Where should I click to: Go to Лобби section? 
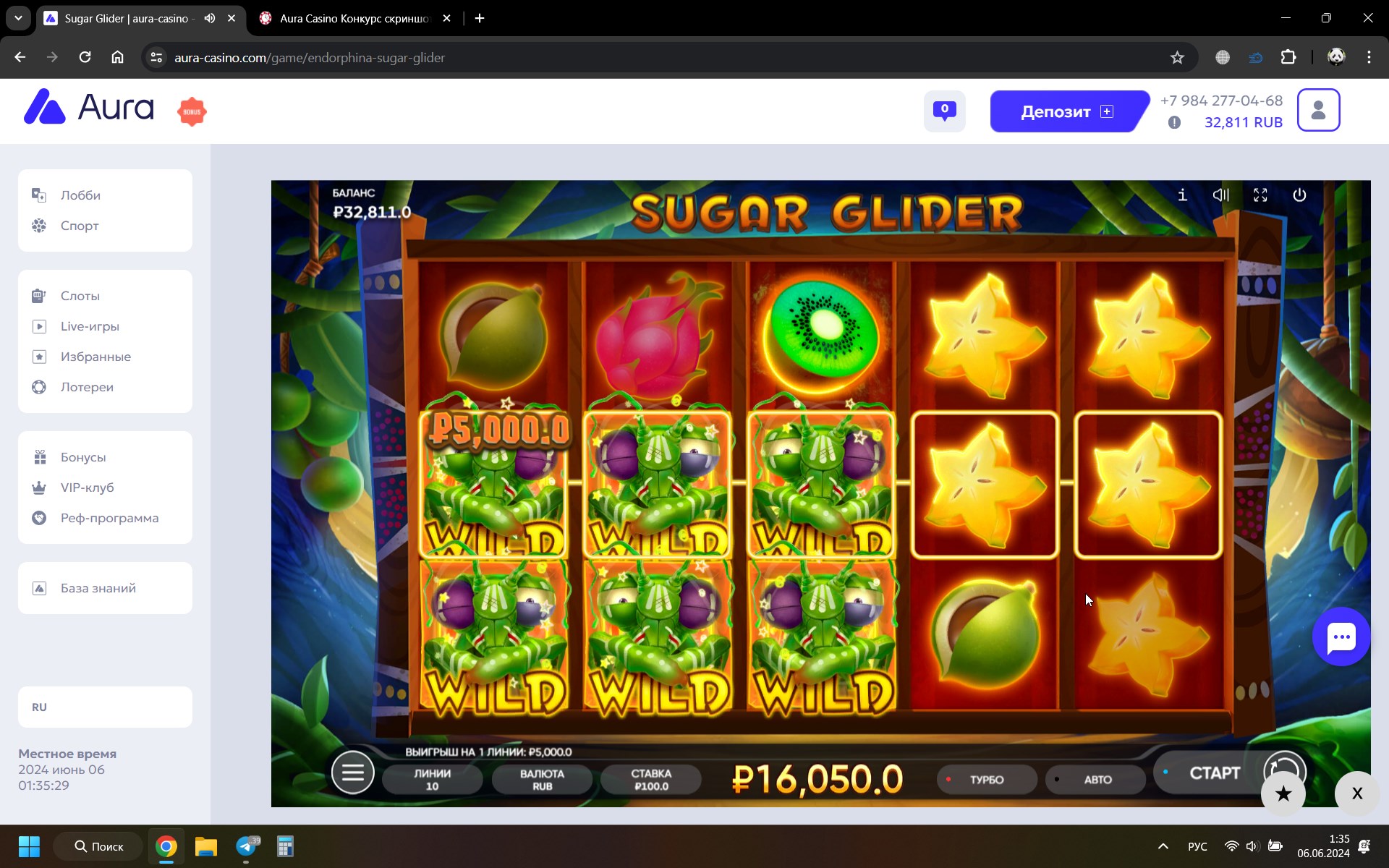(80, 195)
